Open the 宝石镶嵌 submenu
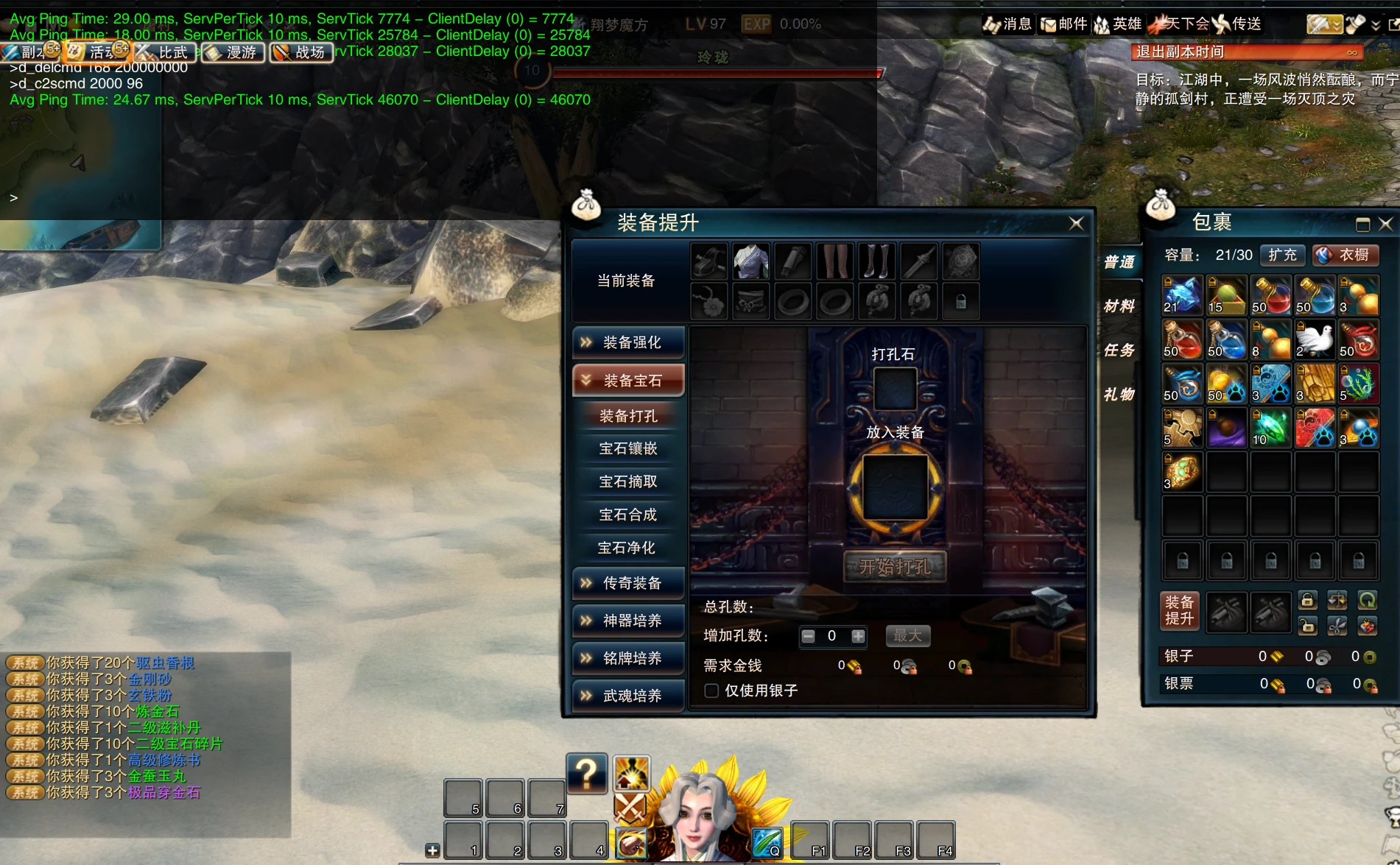This screenshot has width=1400, height=865. pos(628,448)
